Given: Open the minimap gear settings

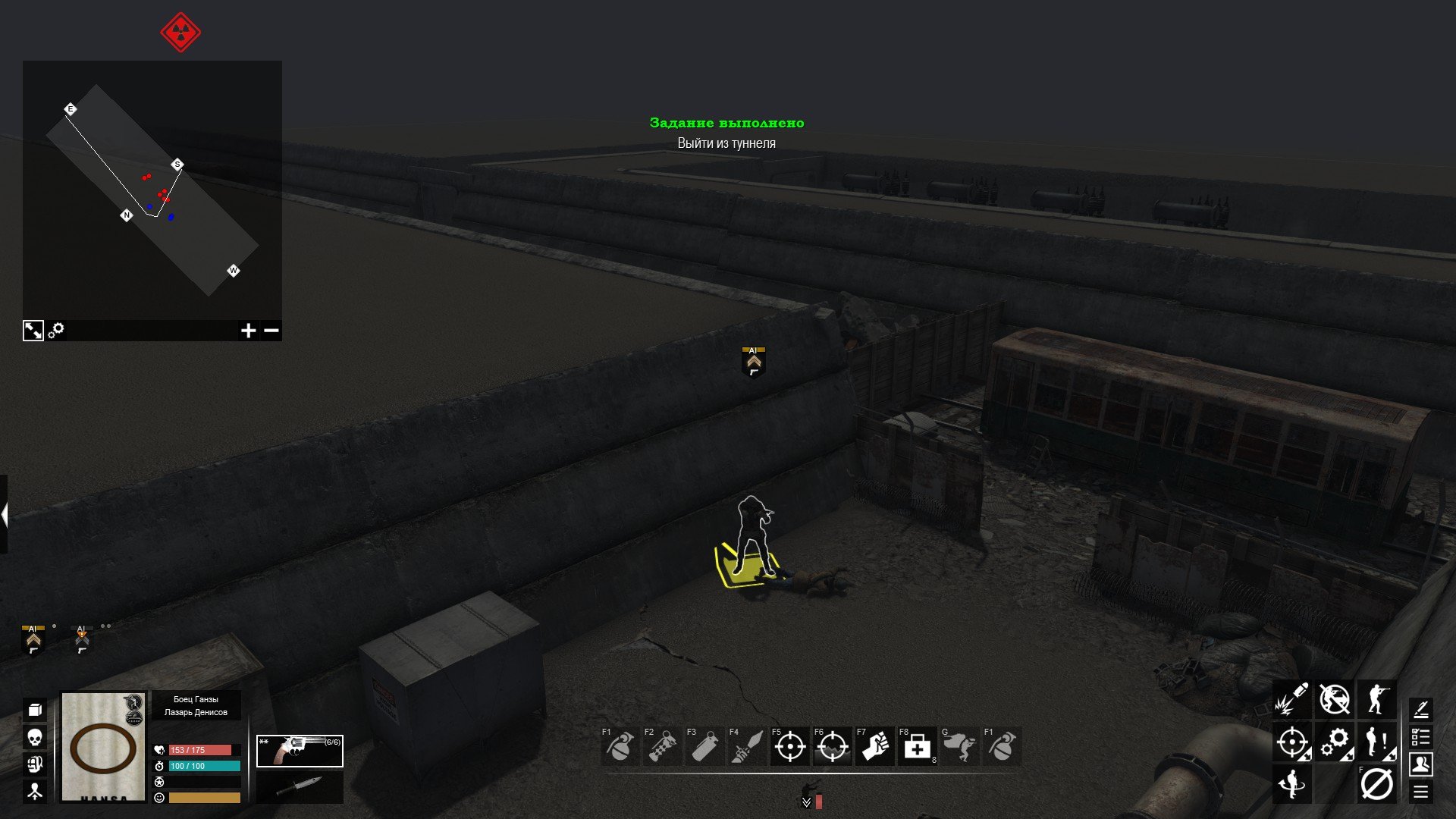Looking at the screenshot, I should (56, 331).
